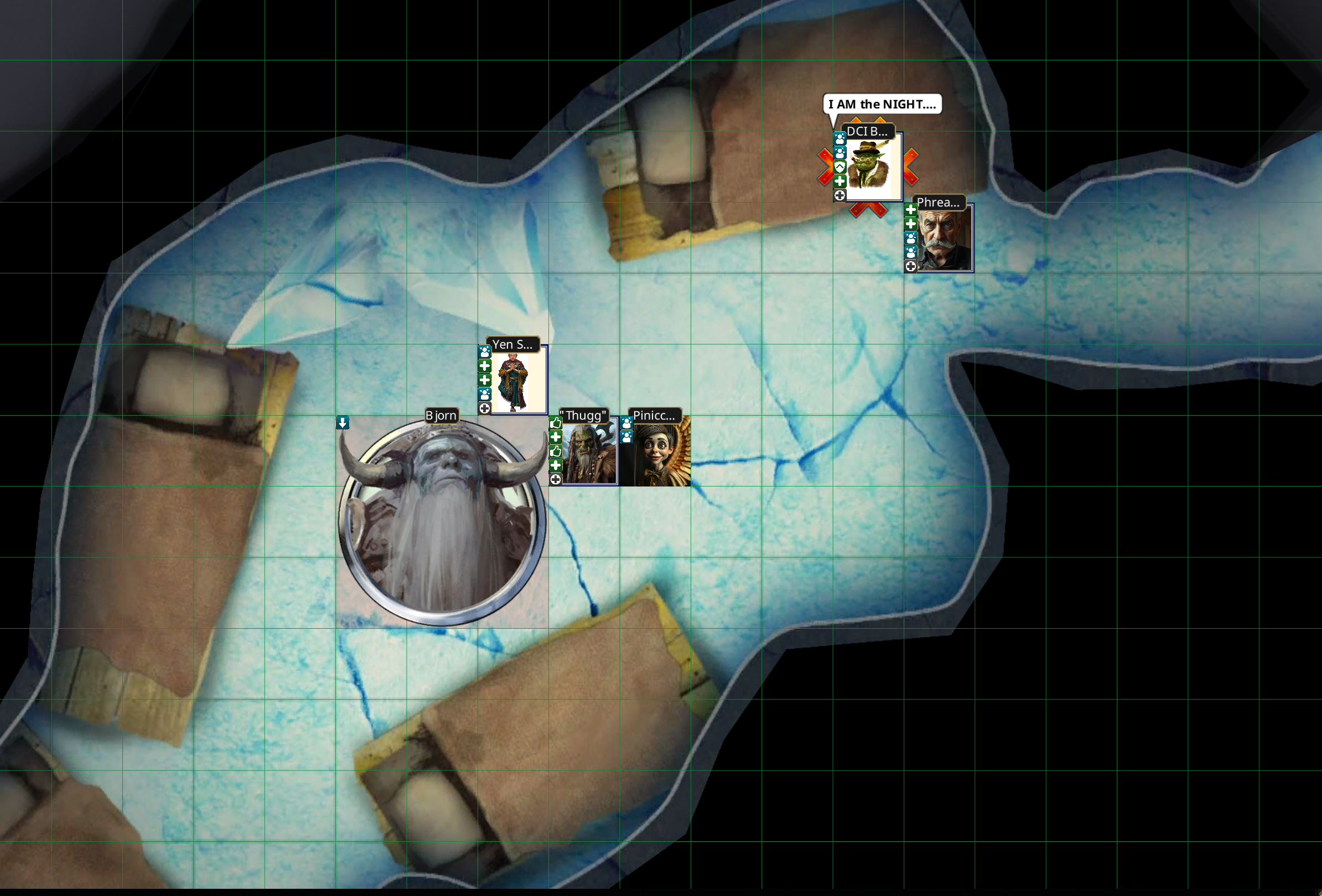Toggle DCI B's top active-effect badge
The image size is (1322, 896).
coord(839,139)
